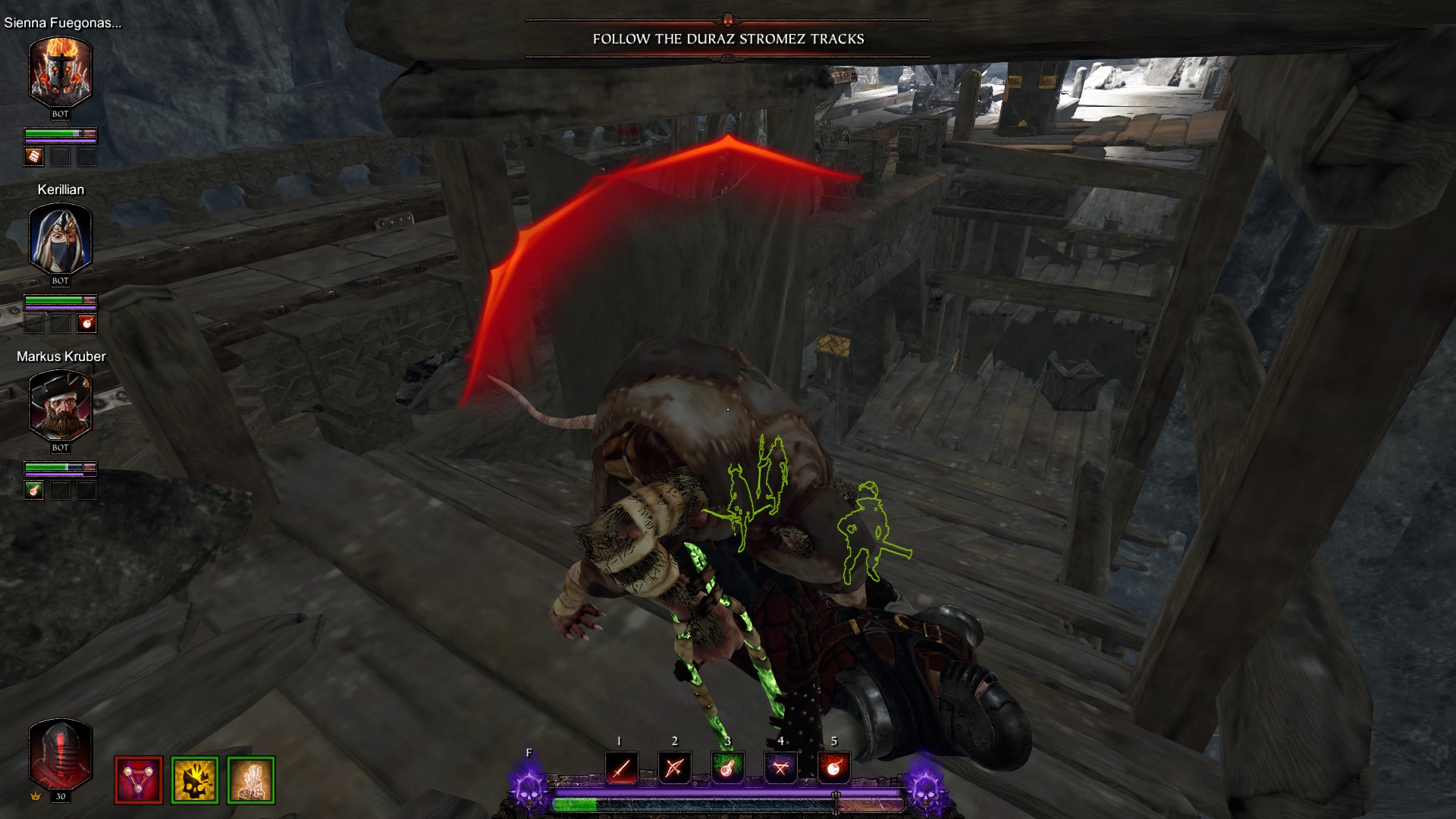Select the melee sword weapon slot

click(621, 768)
